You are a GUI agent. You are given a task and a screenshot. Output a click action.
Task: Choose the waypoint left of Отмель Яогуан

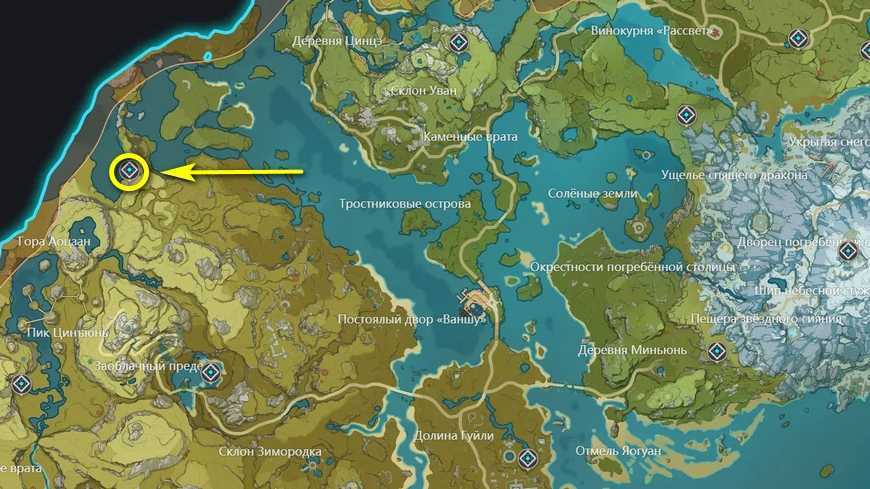tap(529, 460)
